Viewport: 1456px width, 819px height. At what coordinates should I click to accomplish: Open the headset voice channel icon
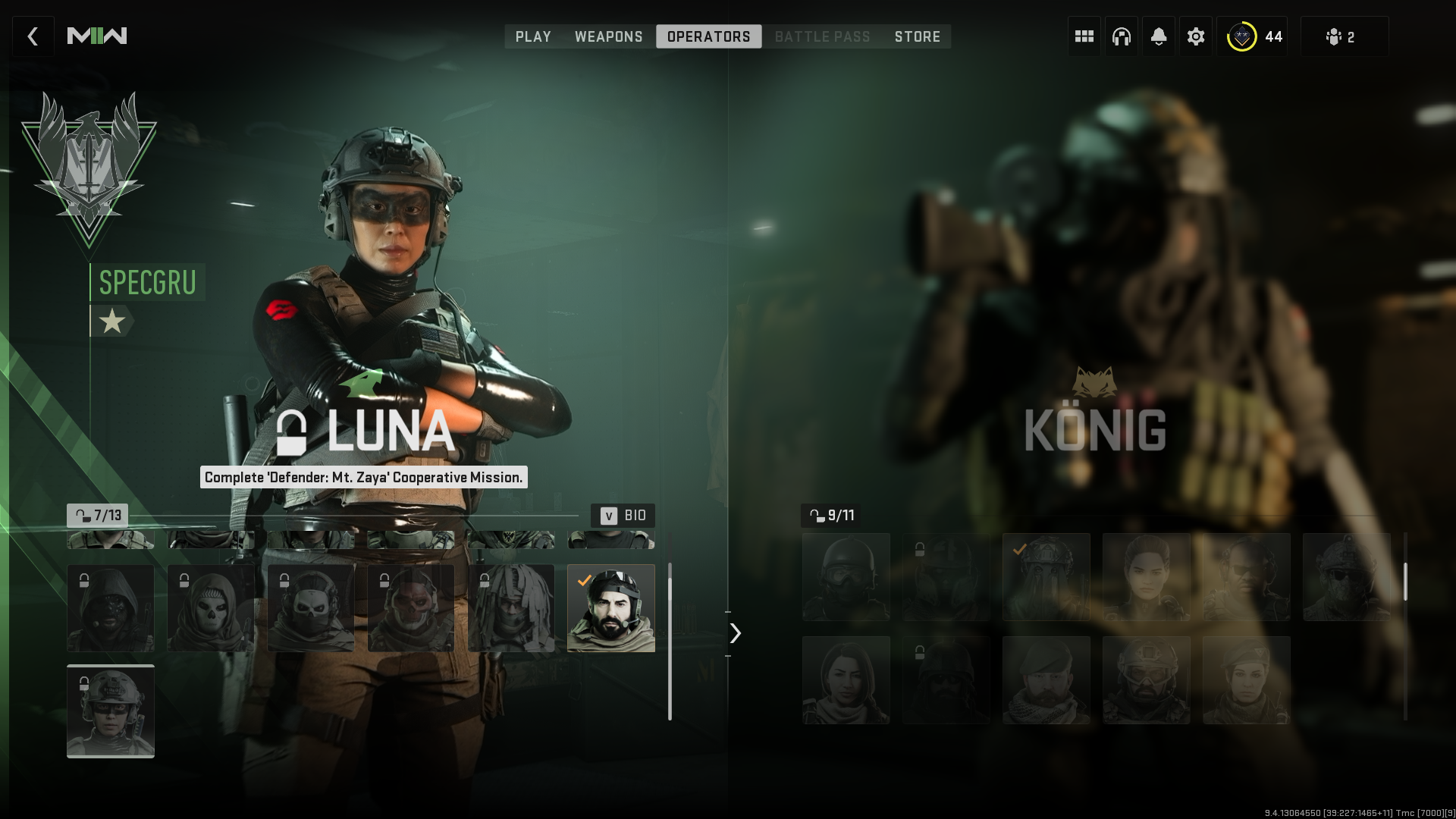point(1121,36)
